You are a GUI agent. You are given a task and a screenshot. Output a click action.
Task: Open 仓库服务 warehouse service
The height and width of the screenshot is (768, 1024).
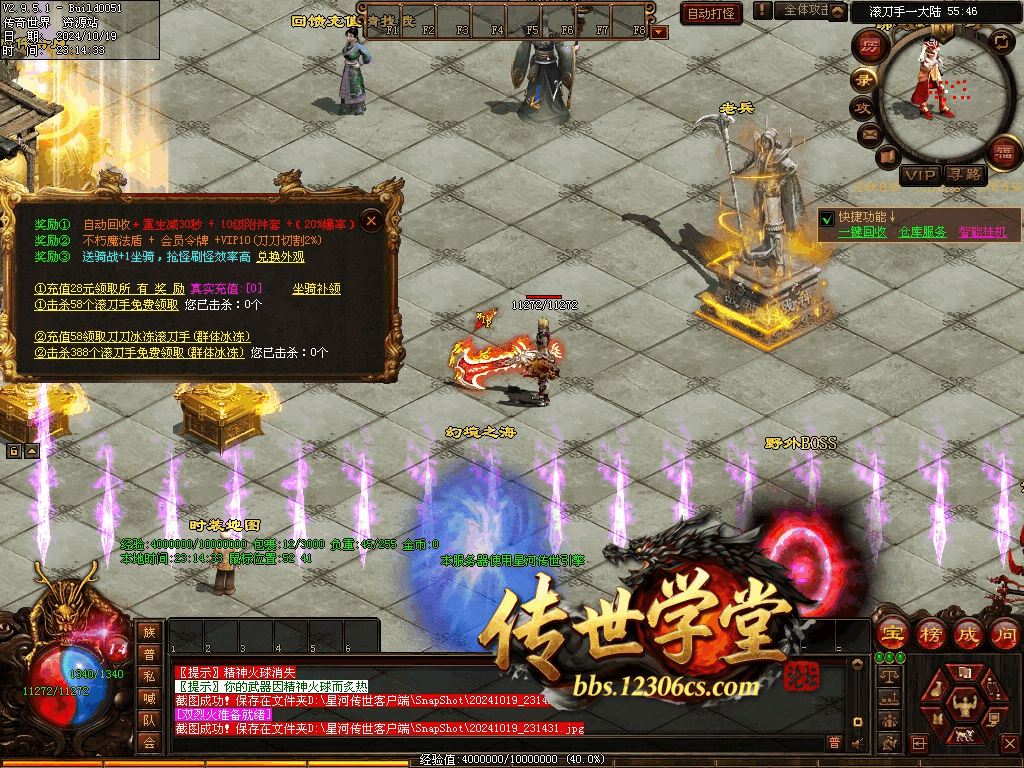coord(922,232)
